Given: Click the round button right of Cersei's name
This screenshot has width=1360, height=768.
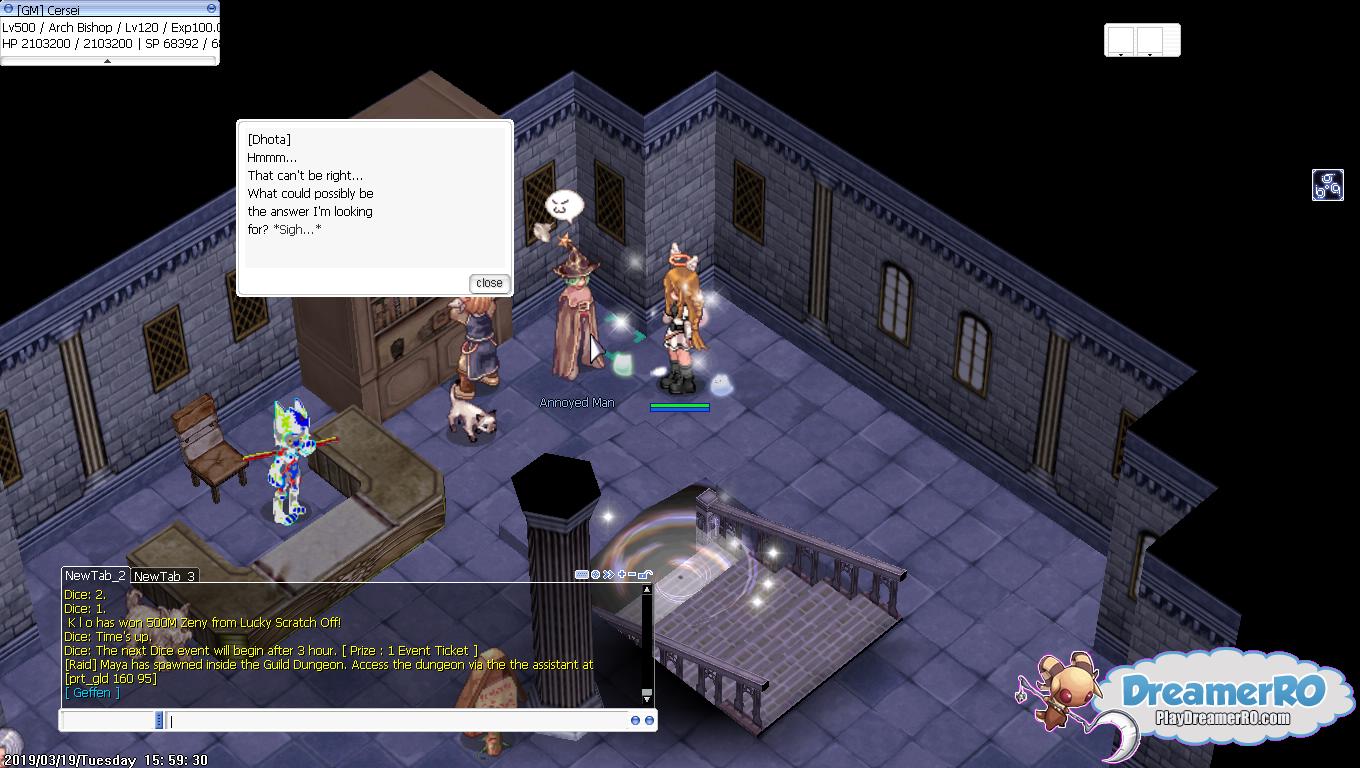Looking at the screenshot, I should coord(211,9).
